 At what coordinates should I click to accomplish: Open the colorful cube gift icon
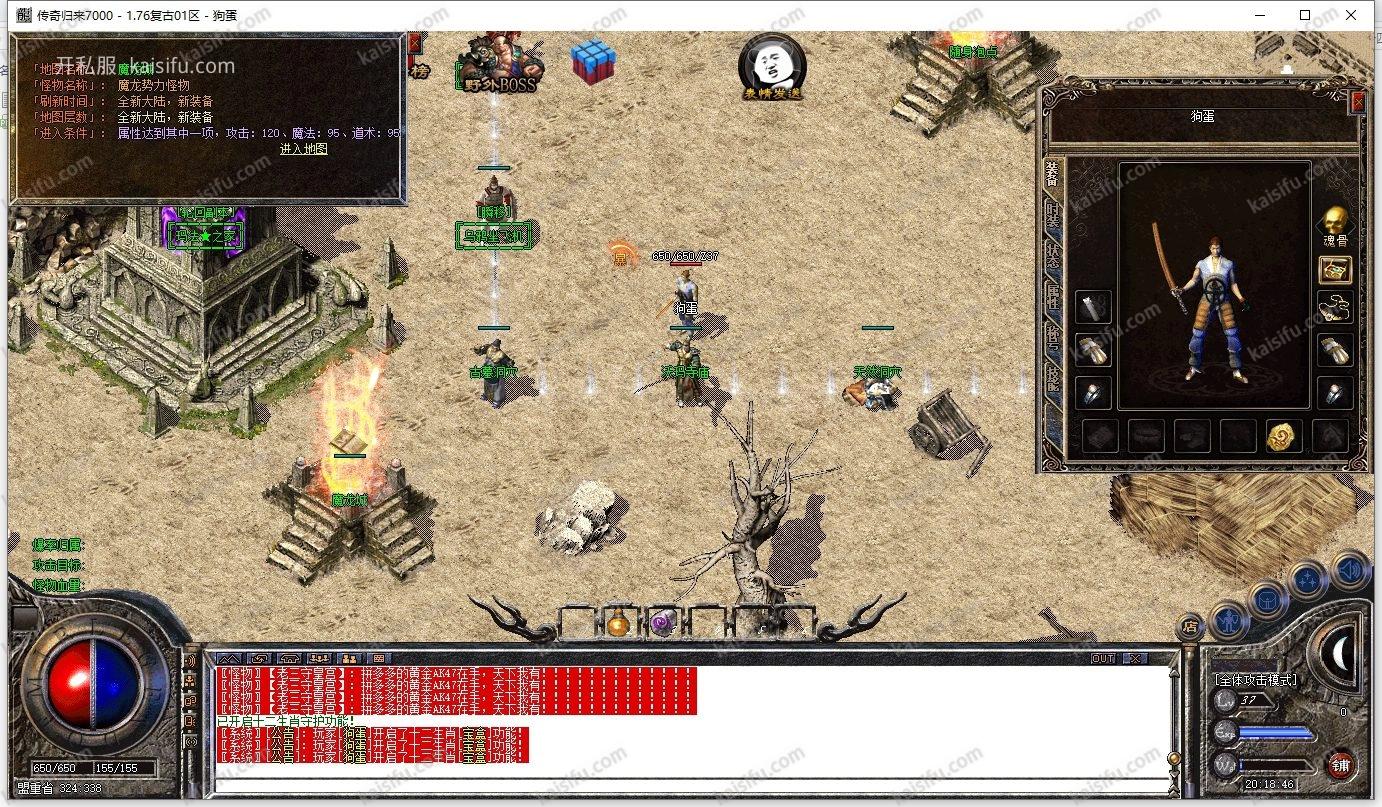(x=593, y=62)
